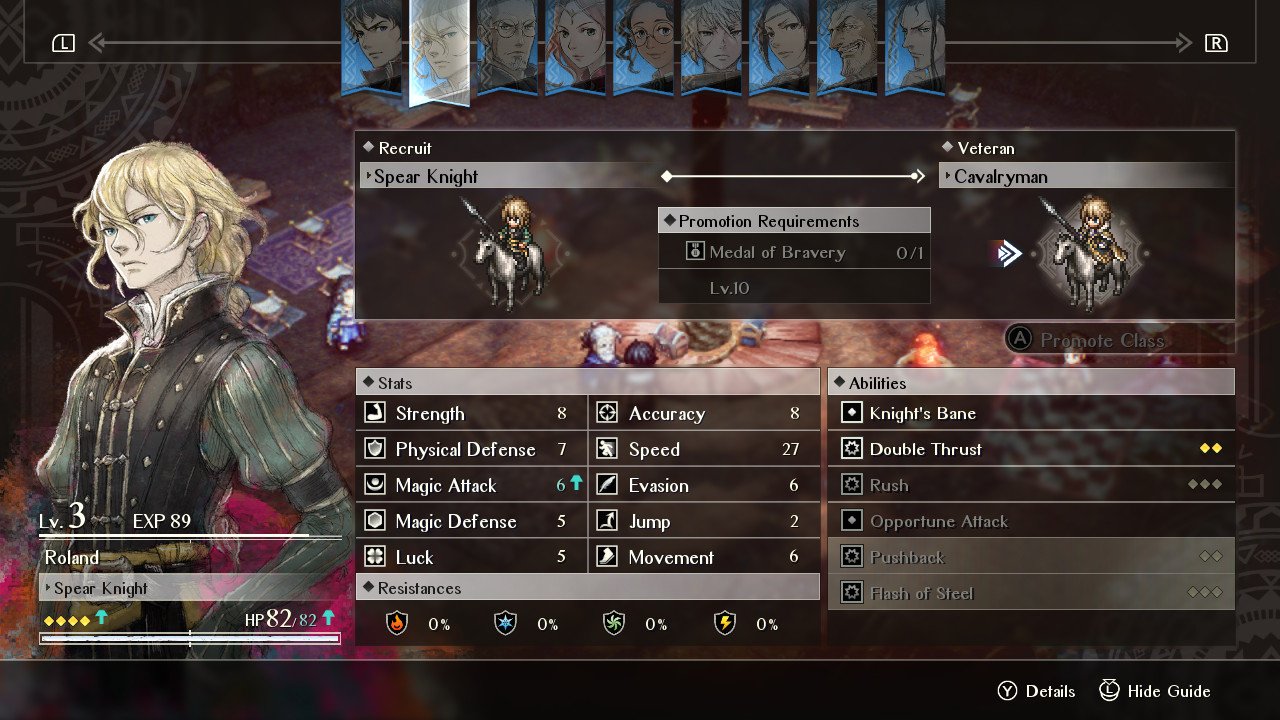Select the Rush ability row

click(1030, 485)
